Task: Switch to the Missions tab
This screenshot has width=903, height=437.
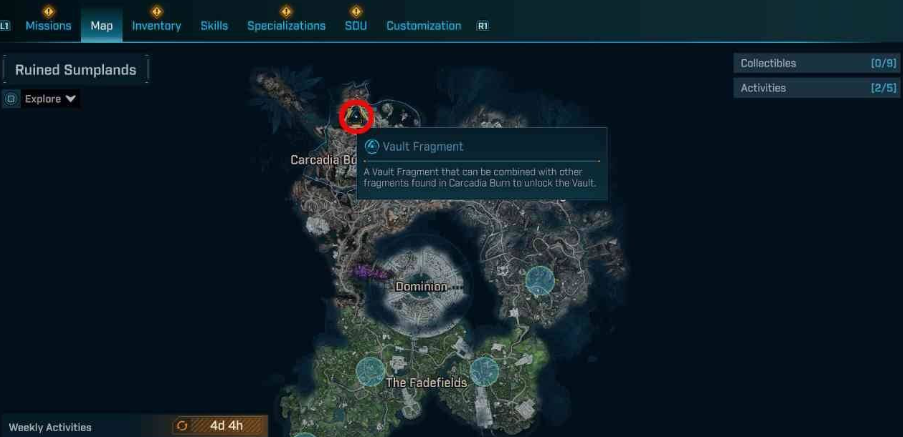Action: click(48, 26)
